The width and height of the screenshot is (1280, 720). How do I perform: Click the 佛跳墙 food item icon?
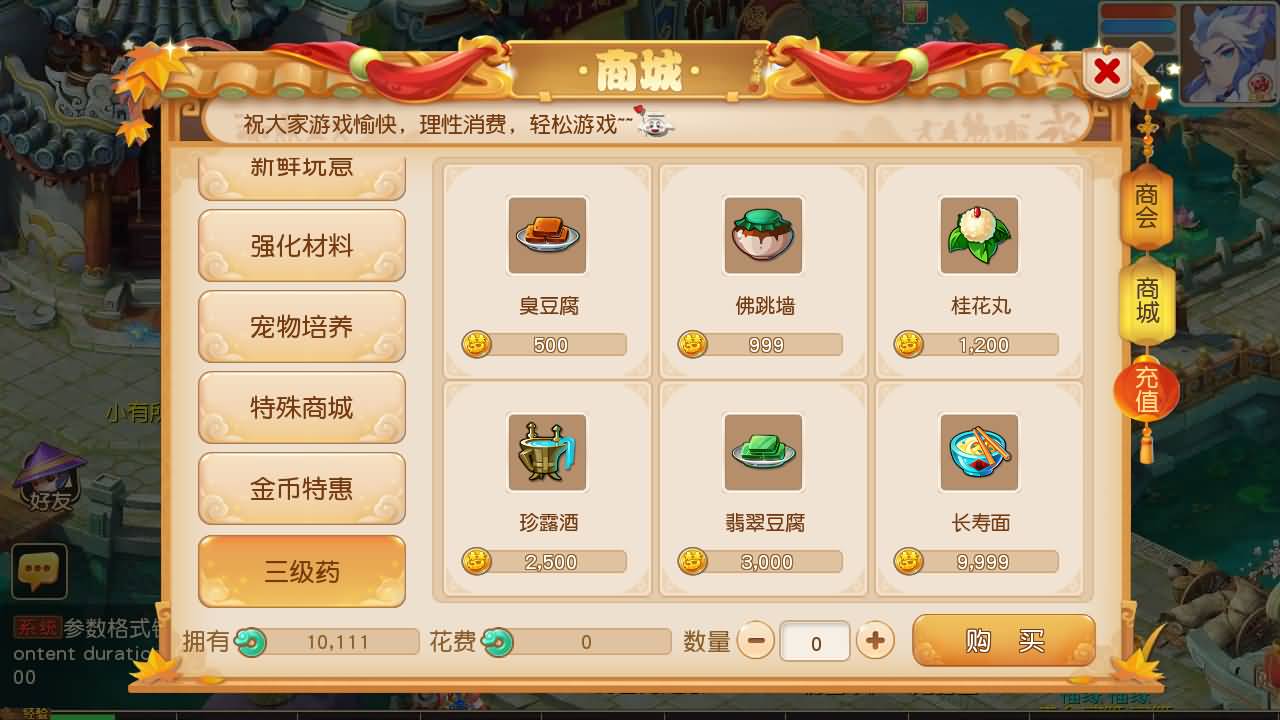pyautogui.click(x=763, y=235)
